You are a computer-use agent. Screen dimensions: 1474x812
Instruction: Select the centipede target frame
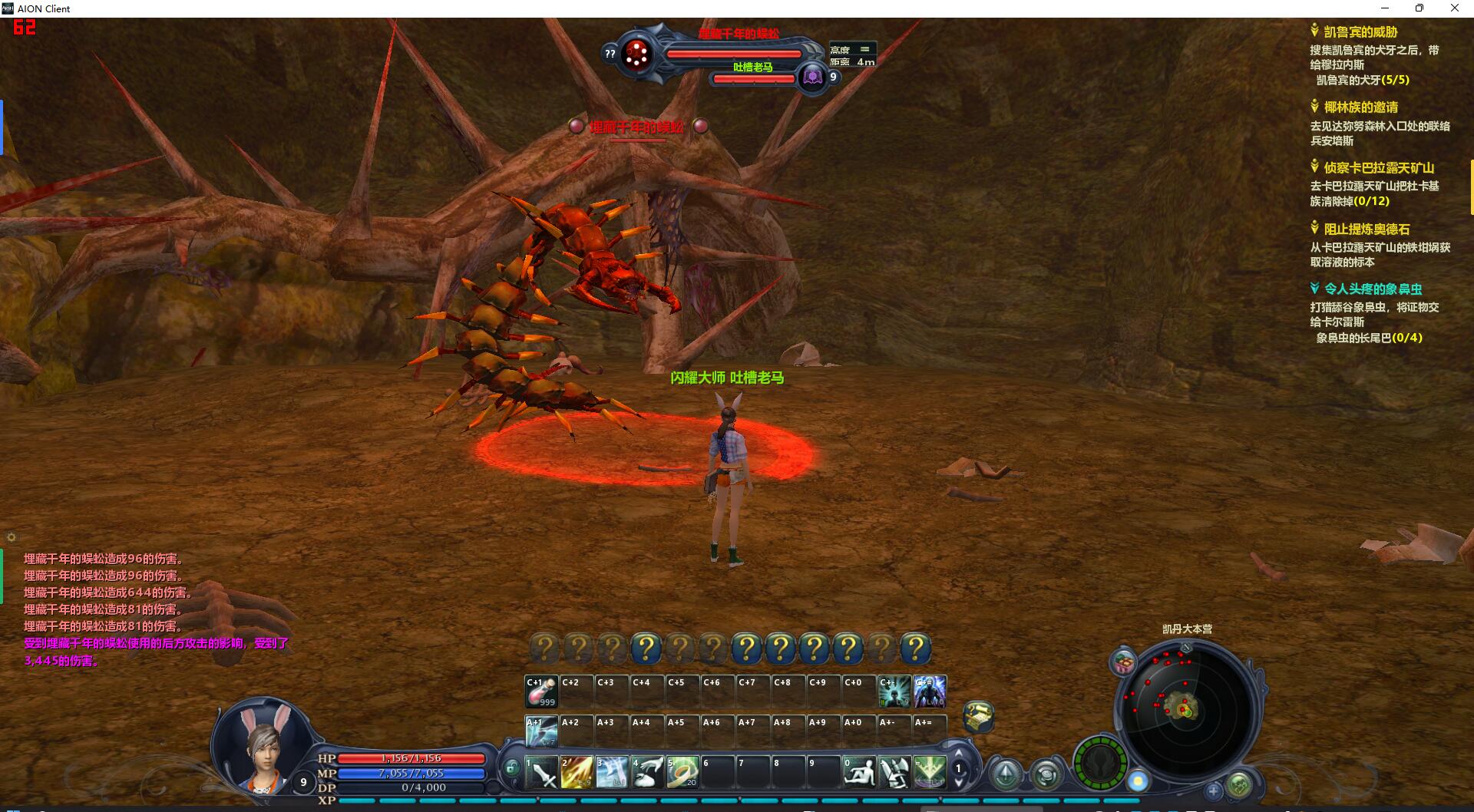[735, 53]
